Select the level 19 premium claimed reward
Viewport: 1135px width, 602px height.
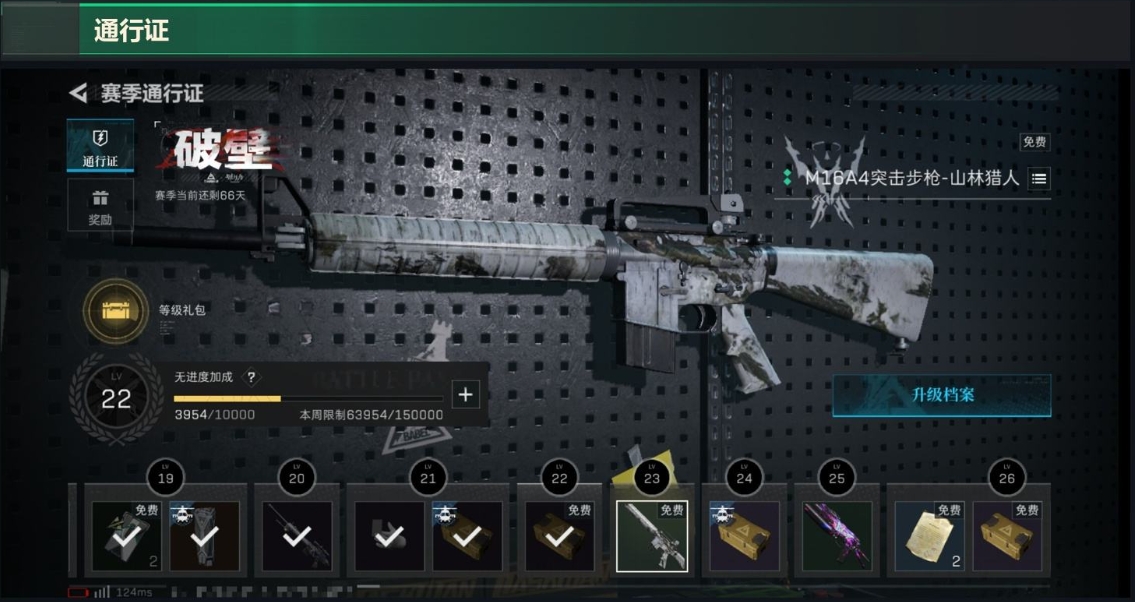coord(204,536)
